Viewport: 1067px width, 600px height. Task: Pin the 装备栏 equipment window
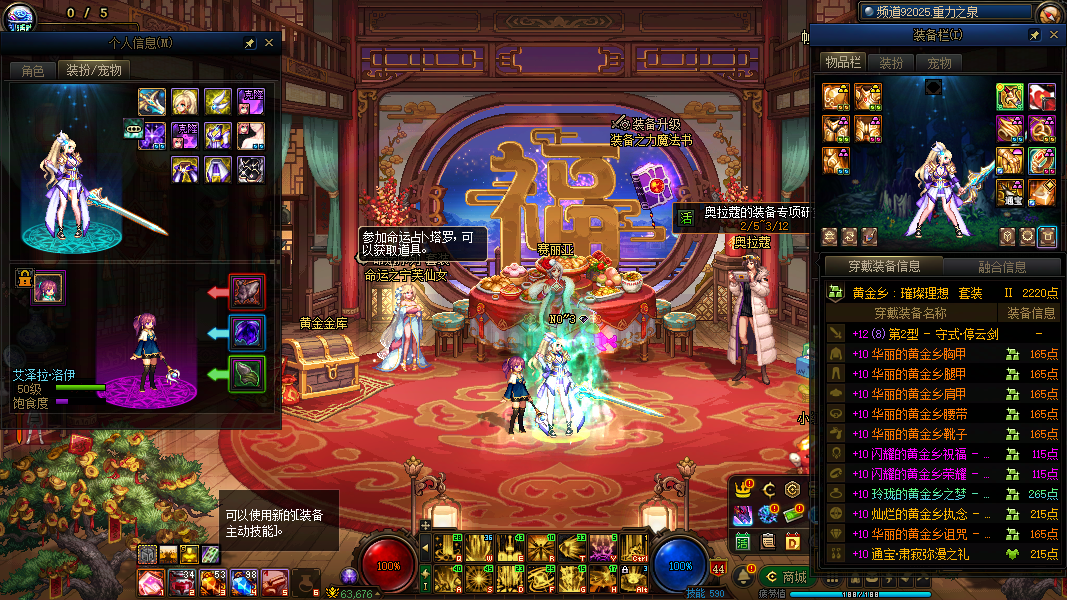point(1035,35)
